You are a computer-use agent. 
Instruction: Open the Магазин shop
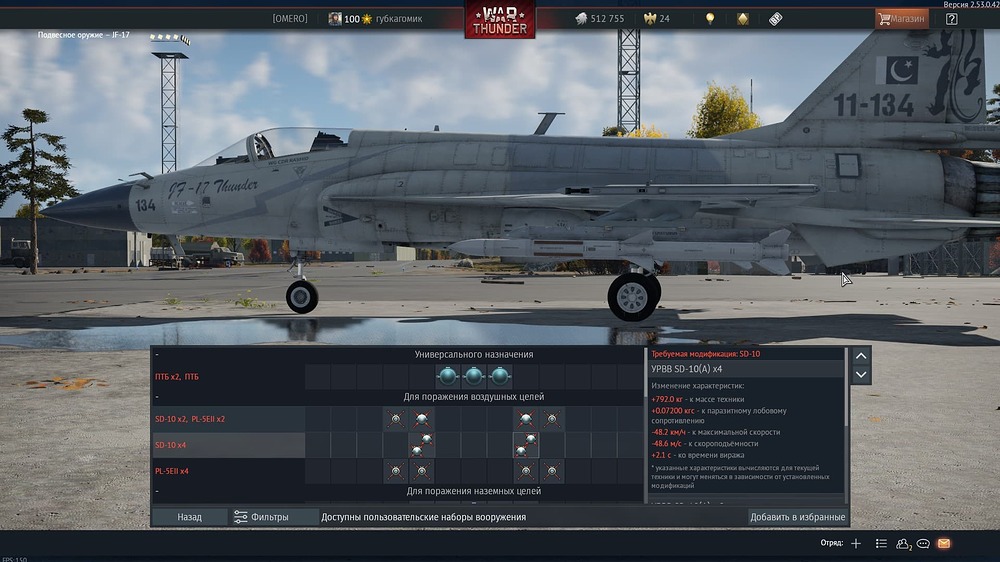point(900,19)
